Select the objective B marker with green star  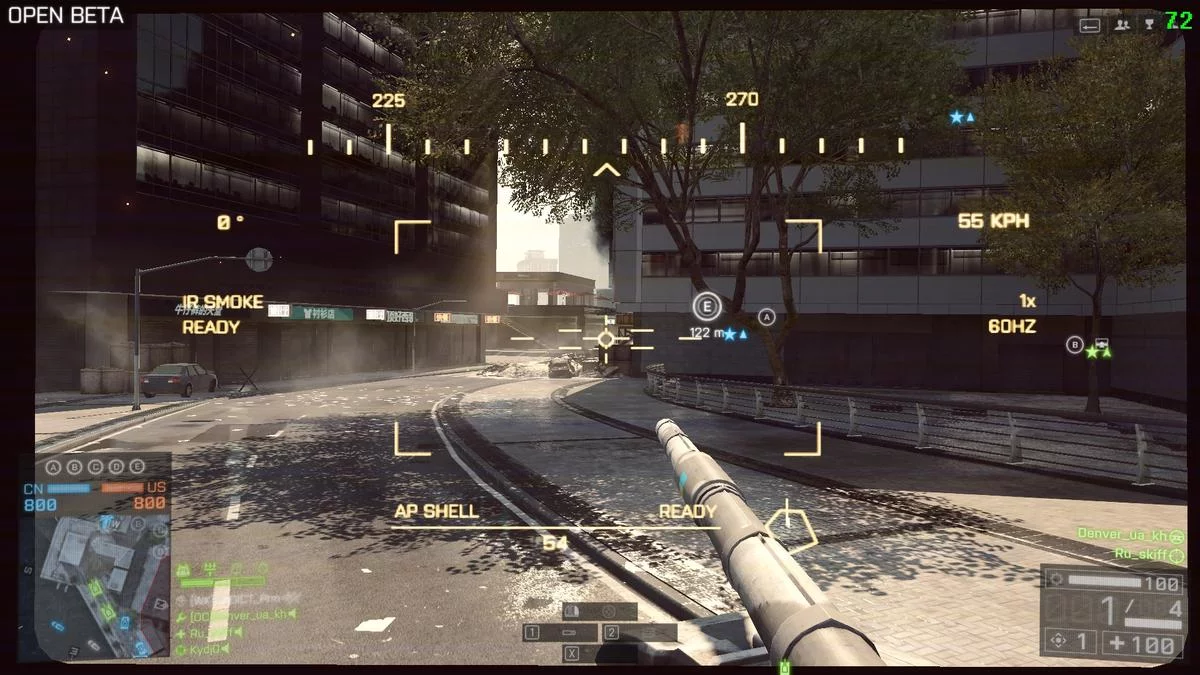click(x=1075, y=345)
